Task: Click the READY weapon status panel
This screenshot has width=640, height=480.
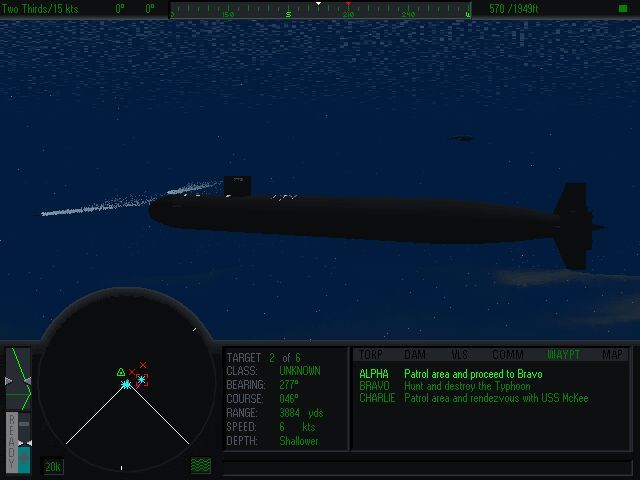Action: tap(12, 440)
